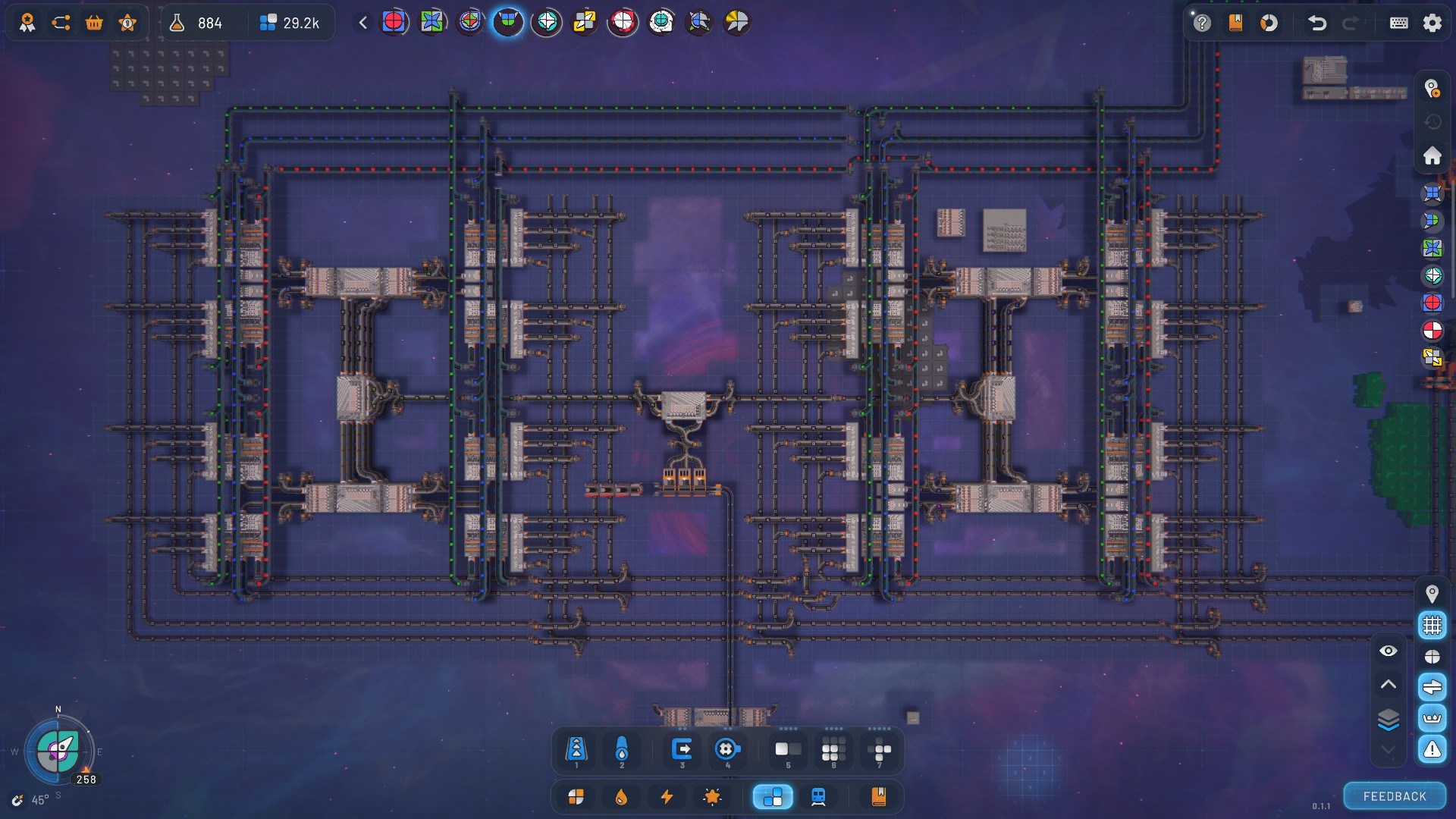This screenshot has height=819, width=1456.
Task: Click the FEEDBACK button
Action: point(1395,796)
